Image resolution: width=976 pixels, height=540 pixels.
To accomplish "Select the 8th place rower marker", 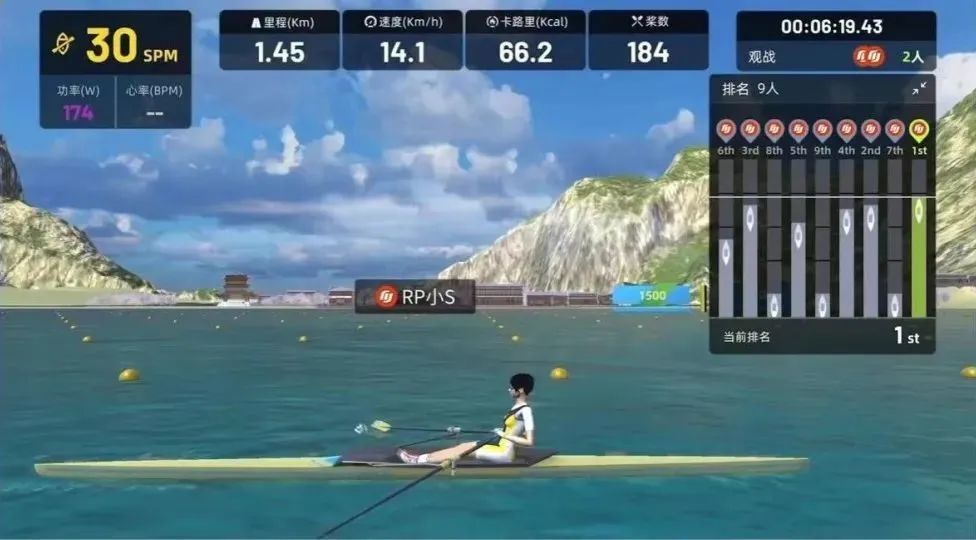I will tap(774, 130).
